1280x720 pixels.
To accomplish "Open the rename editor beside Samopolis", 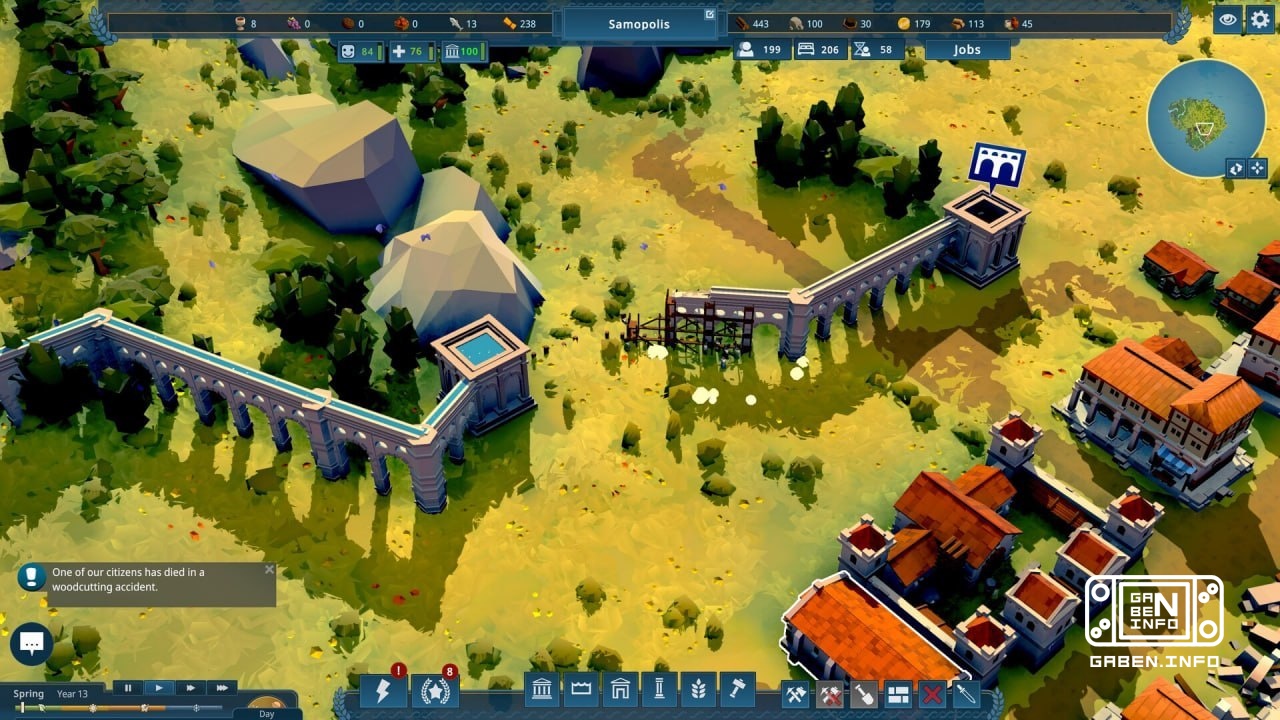I will [711, 14].
